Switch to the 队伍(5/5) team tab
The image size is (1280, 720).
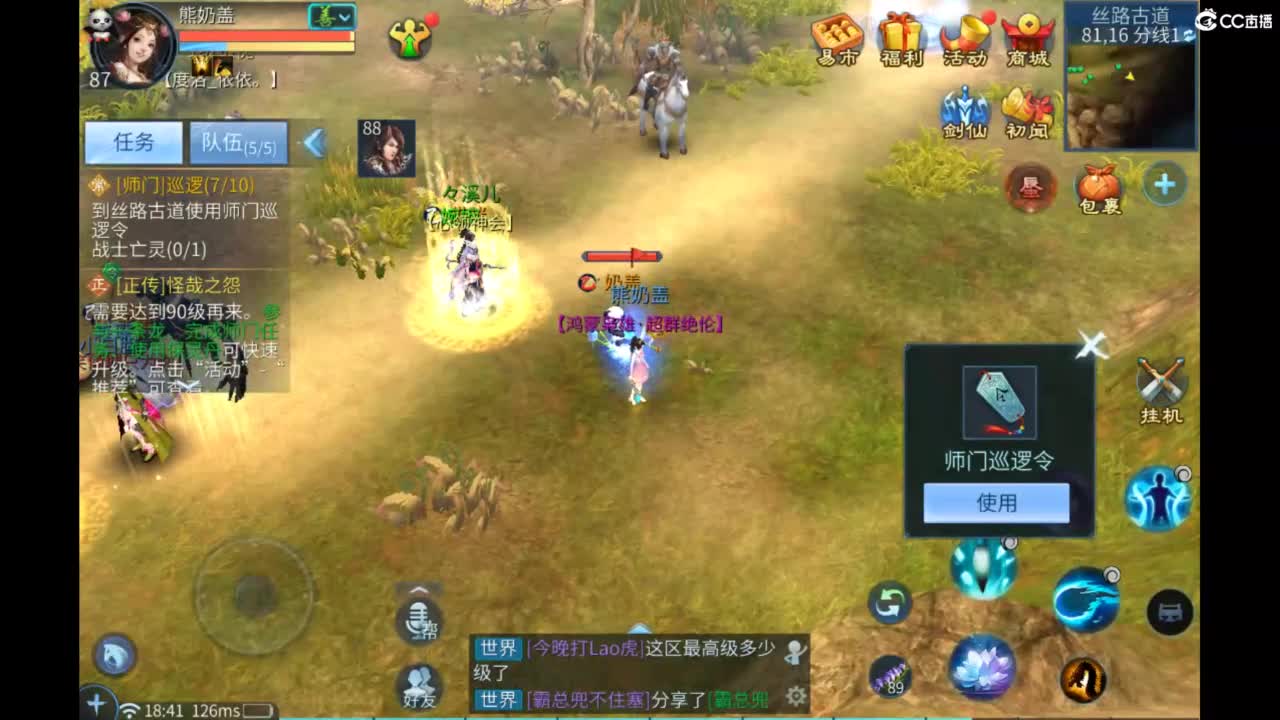tap(237, 142)
